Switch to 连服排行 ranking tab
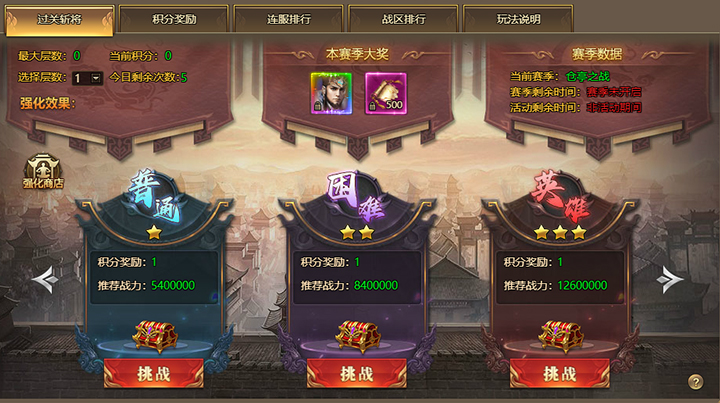Image resolution: width=720 pixels, height=403 pixels. point(287,19)
